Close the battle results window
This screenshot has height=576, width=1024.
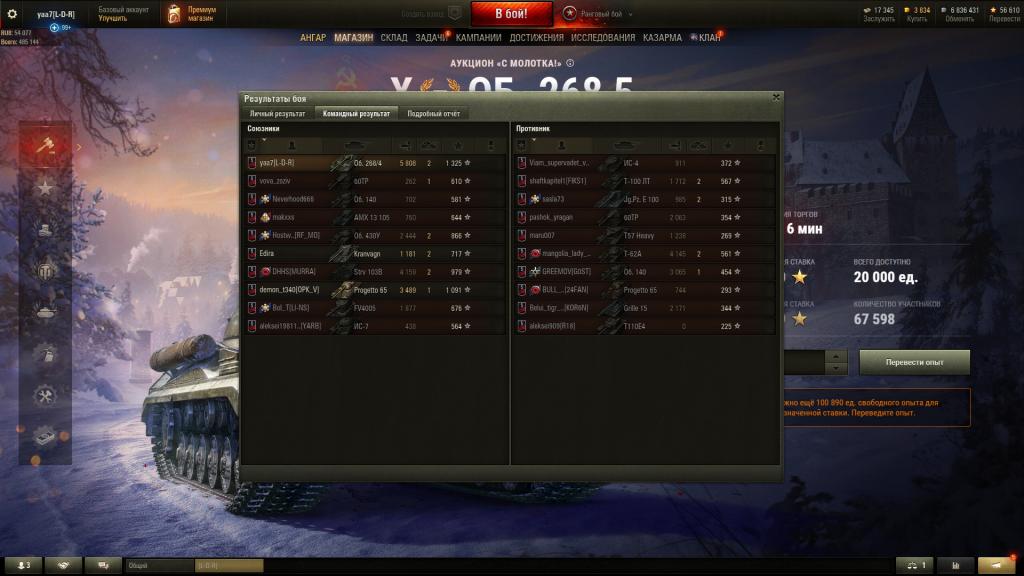pos(776,97)
